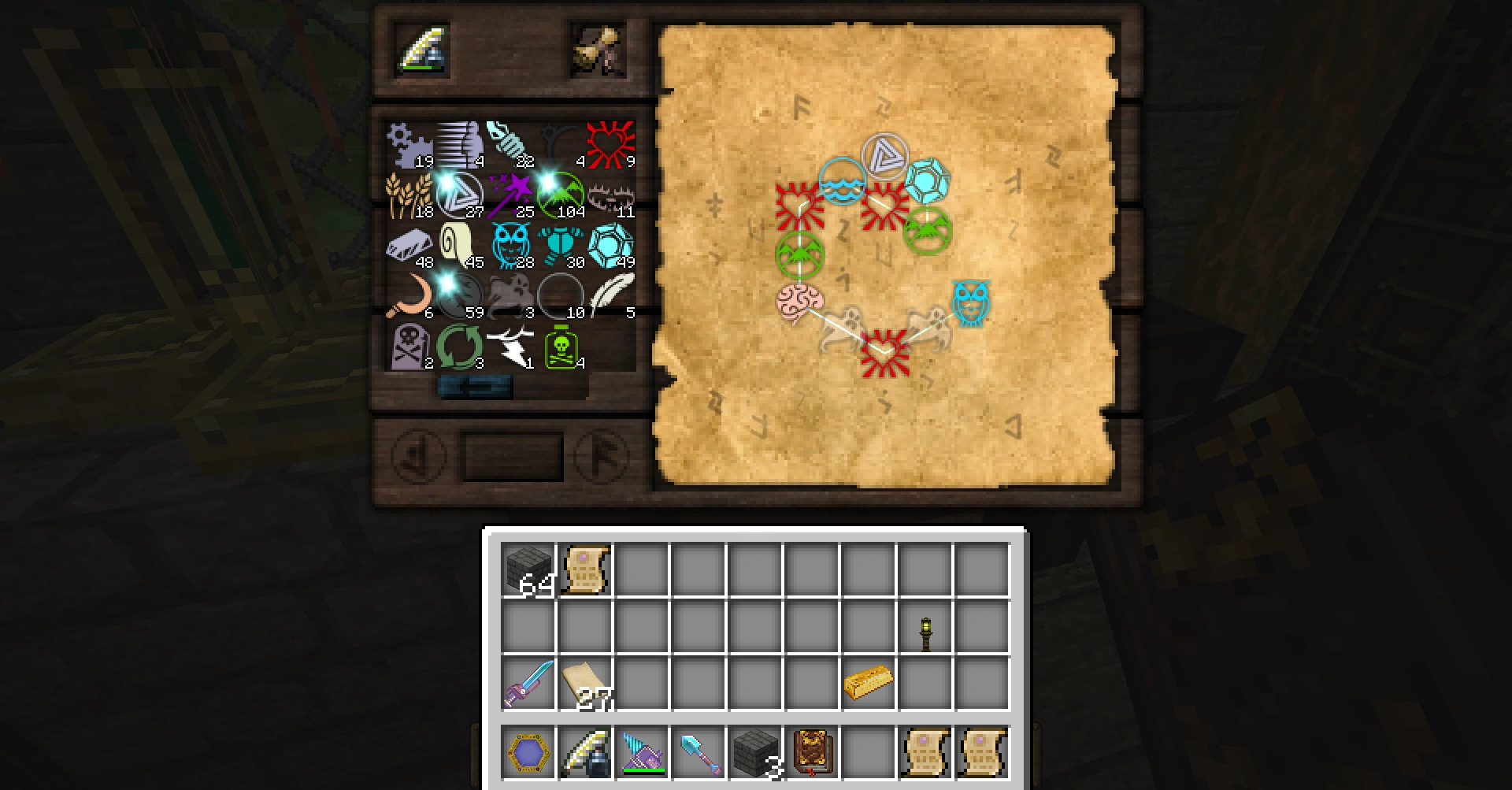
Task: Select the recycling arrows exchange aspect
Action: click(x=460, y=347)
